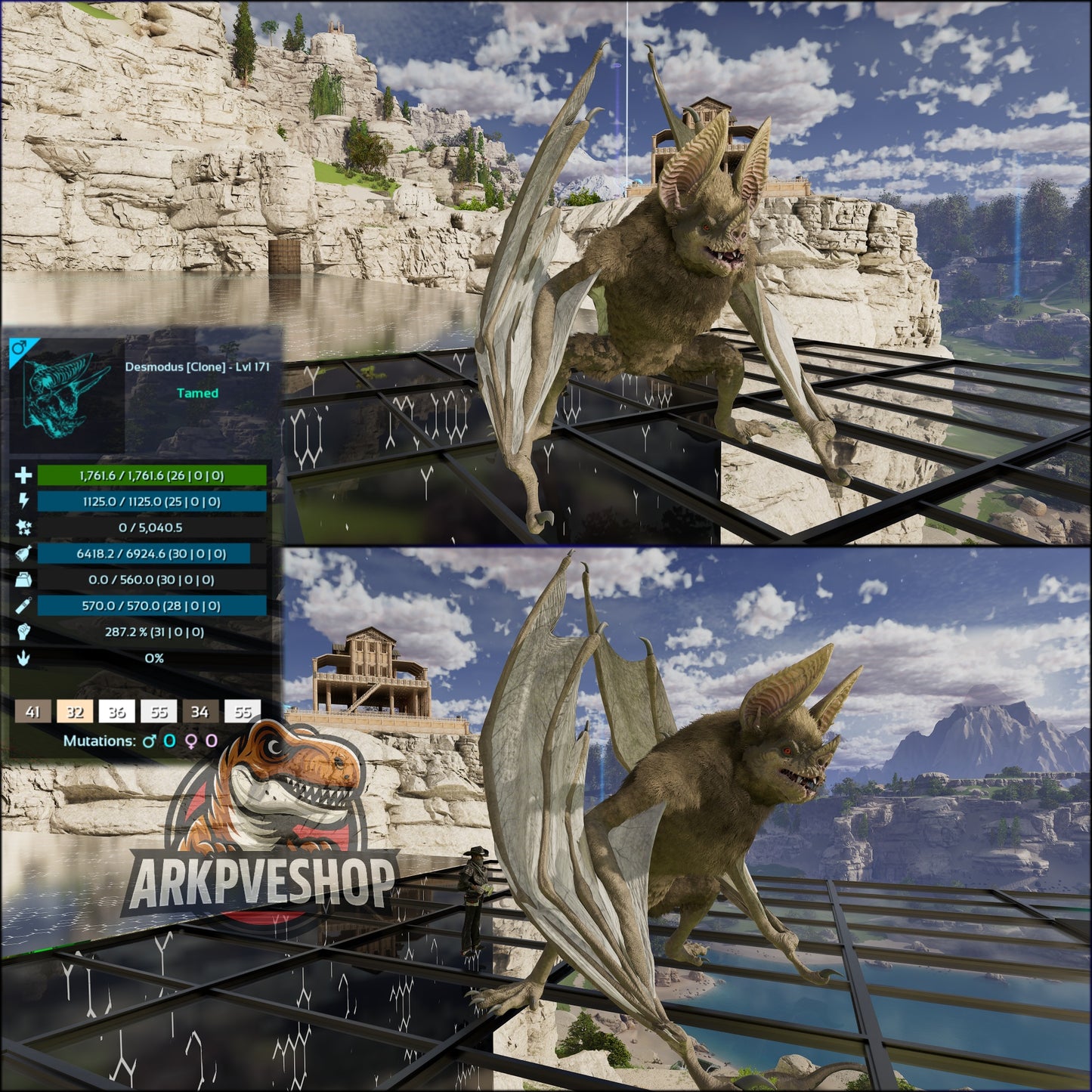Select the melee damage fist icon
This screenshot has height=1092, width=1092.
pos(23,633)
